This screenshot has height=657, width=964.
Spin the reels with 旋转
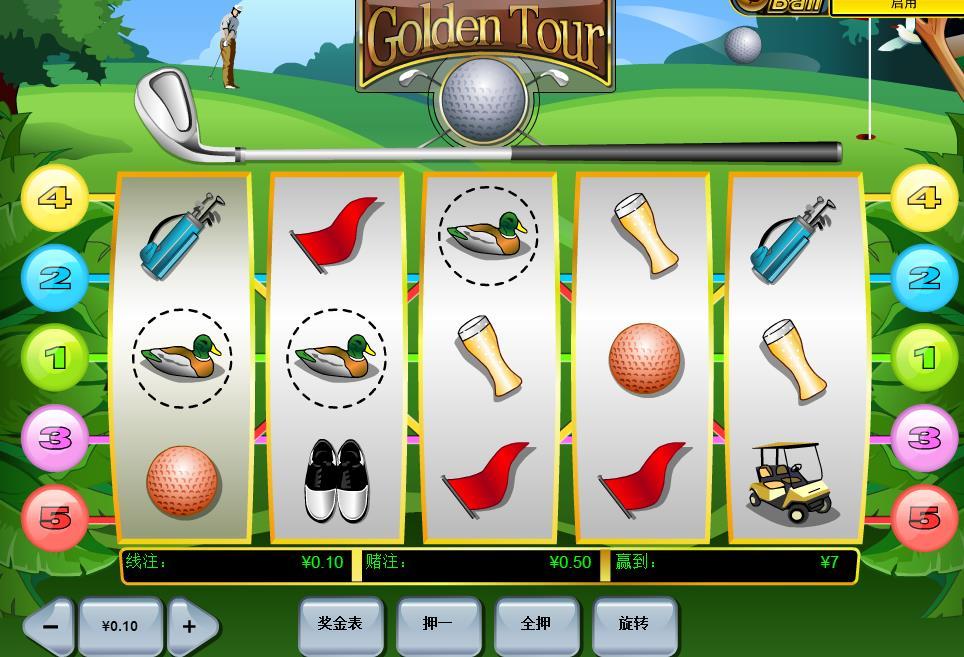pos(634,624)
